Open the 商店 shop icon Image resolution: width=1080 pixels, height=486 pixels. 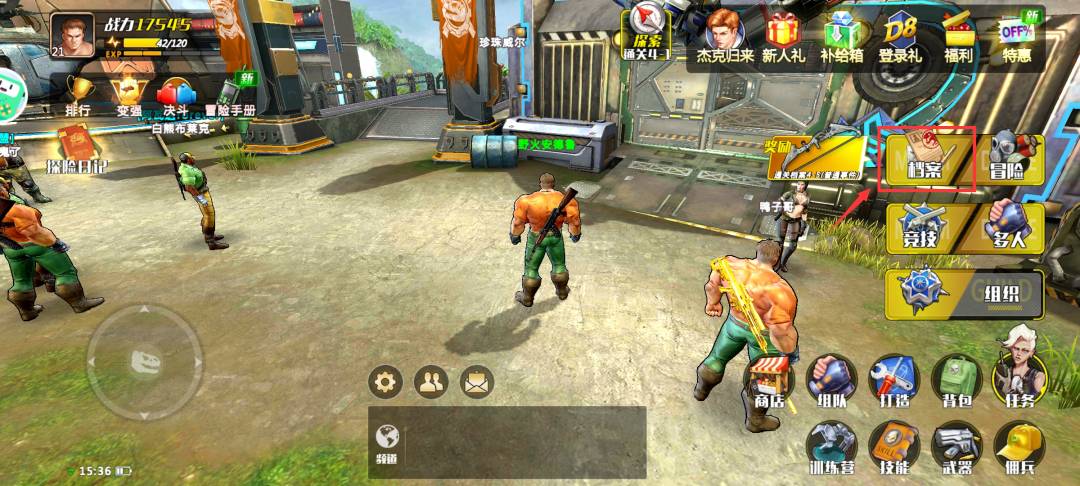pos(770,381)
